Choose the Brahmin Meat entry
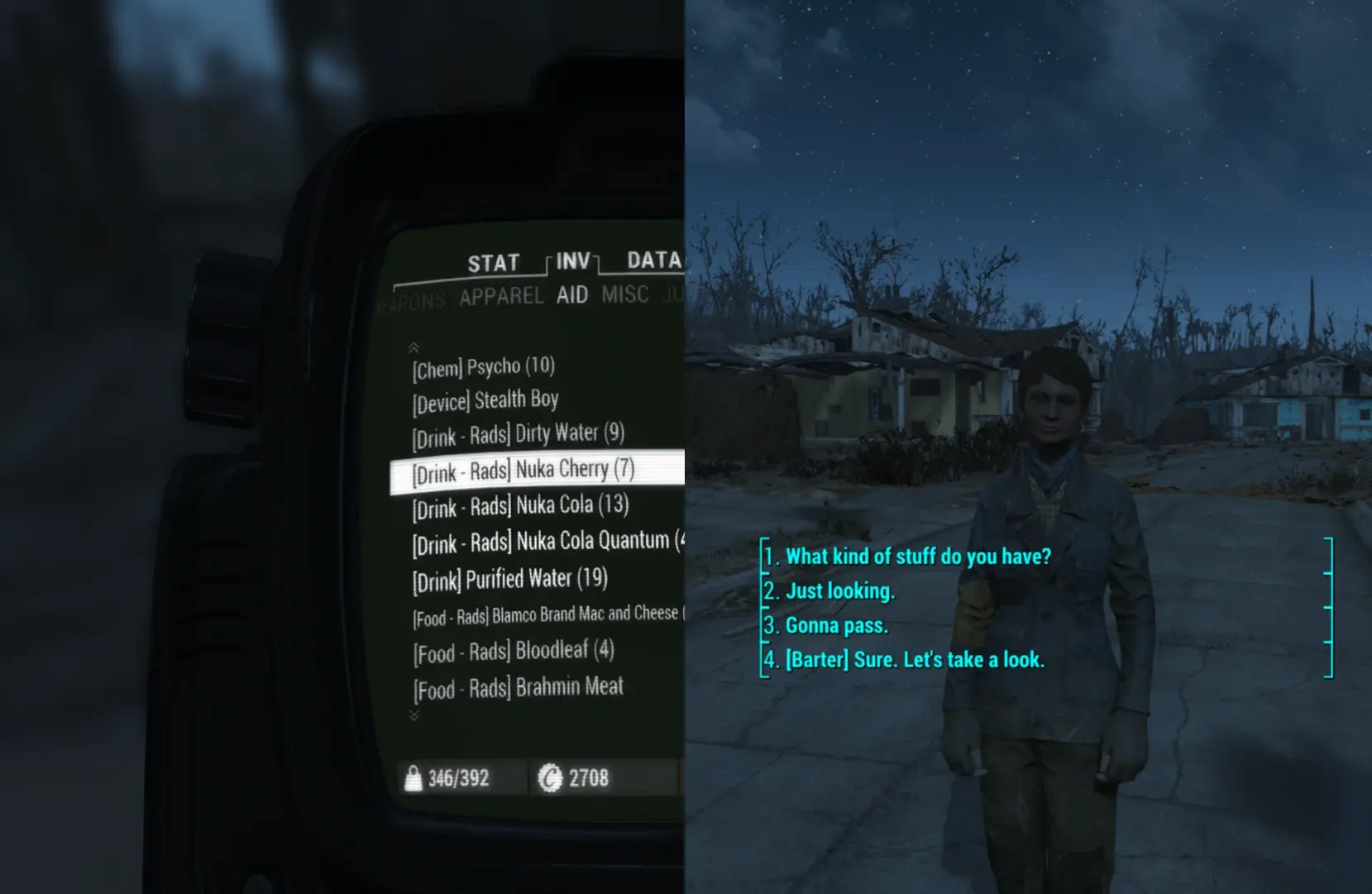1372x894 pixels. point(519,687)
